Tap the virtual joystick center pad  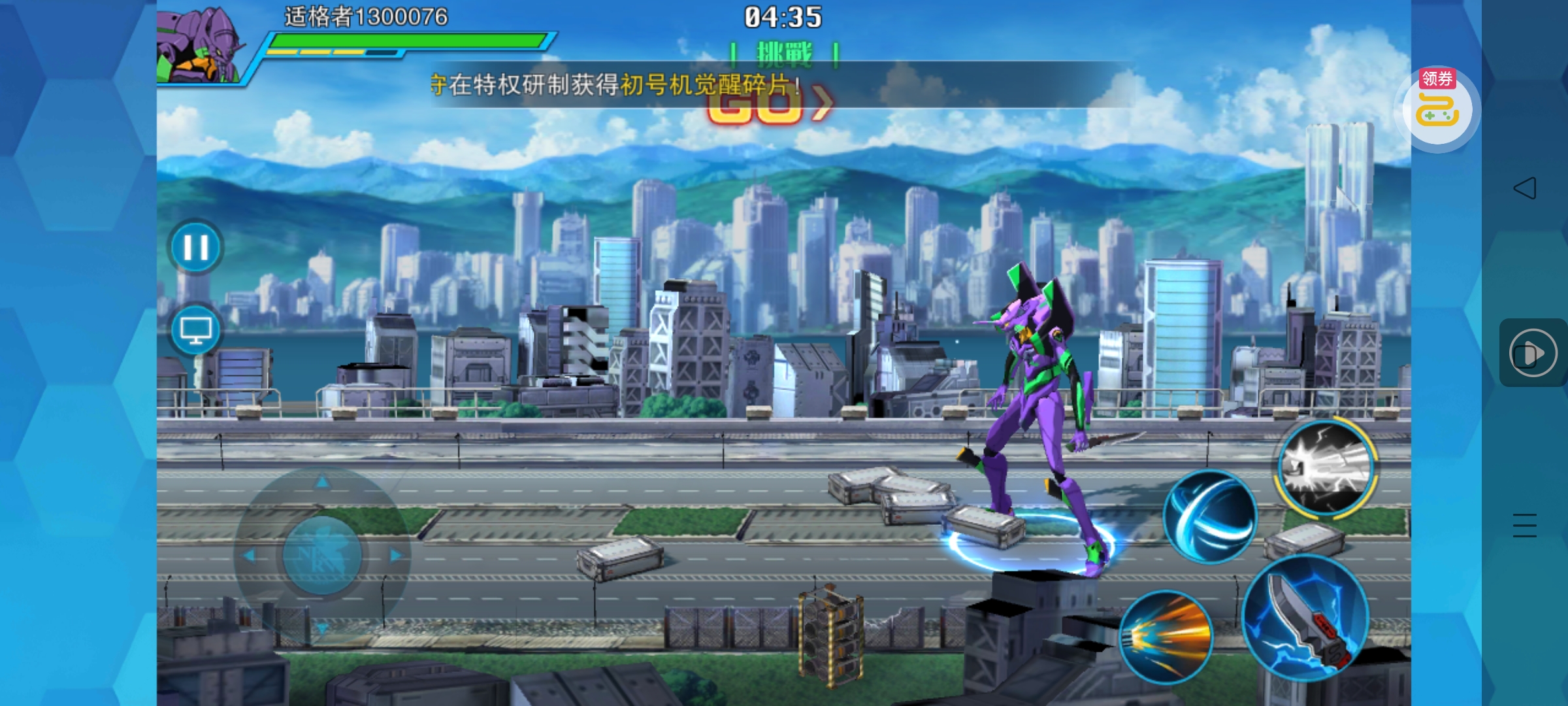(322, 555)
